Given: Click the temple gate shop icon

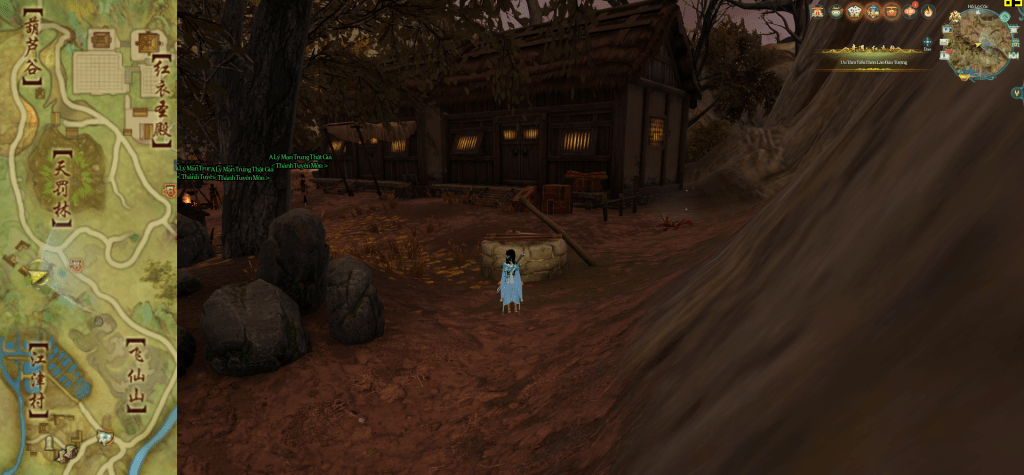Looking at the screenshot, I should (817, 12).
